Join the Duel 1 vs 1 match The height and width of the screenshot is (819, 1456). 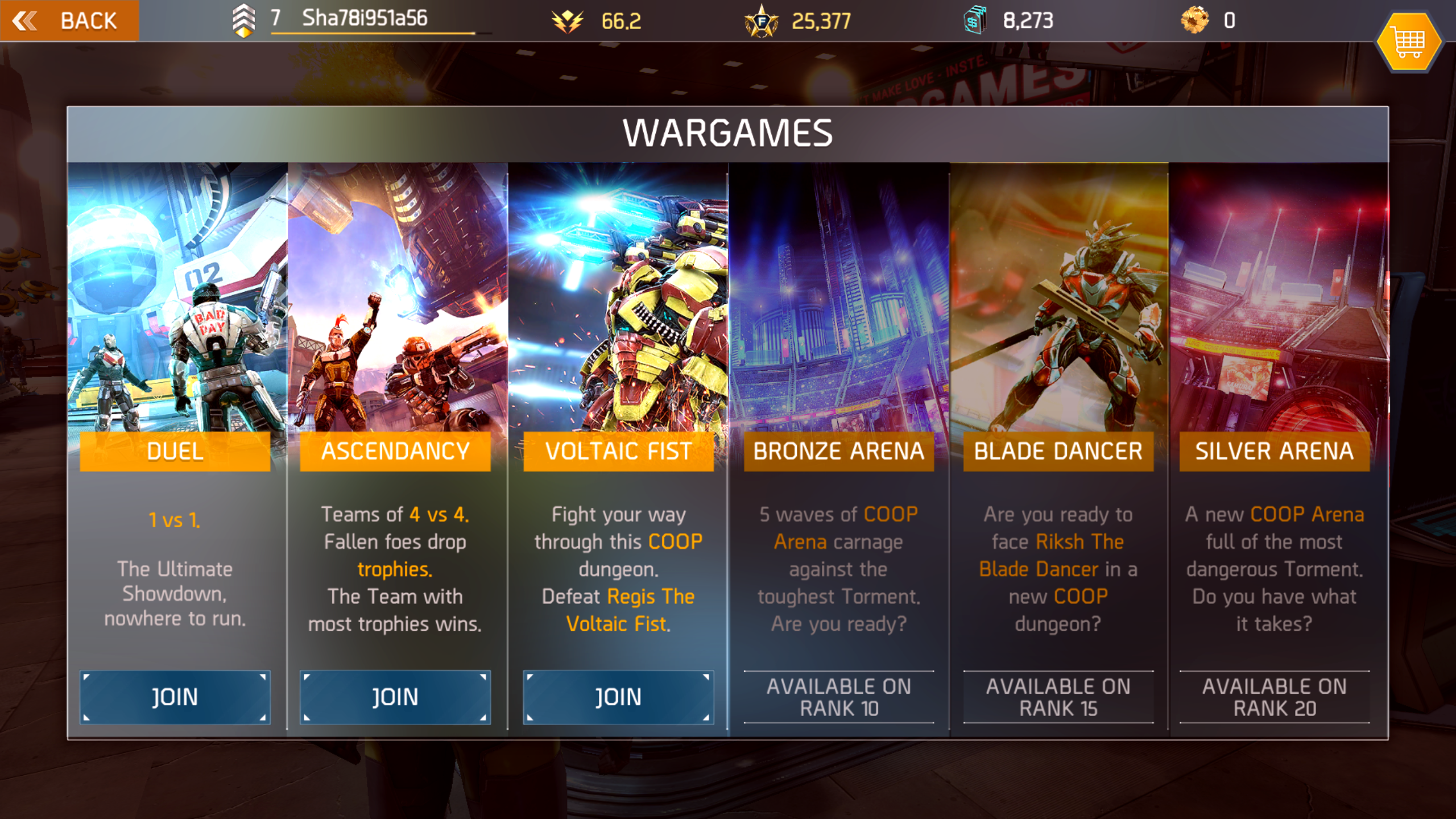[175, 697]
